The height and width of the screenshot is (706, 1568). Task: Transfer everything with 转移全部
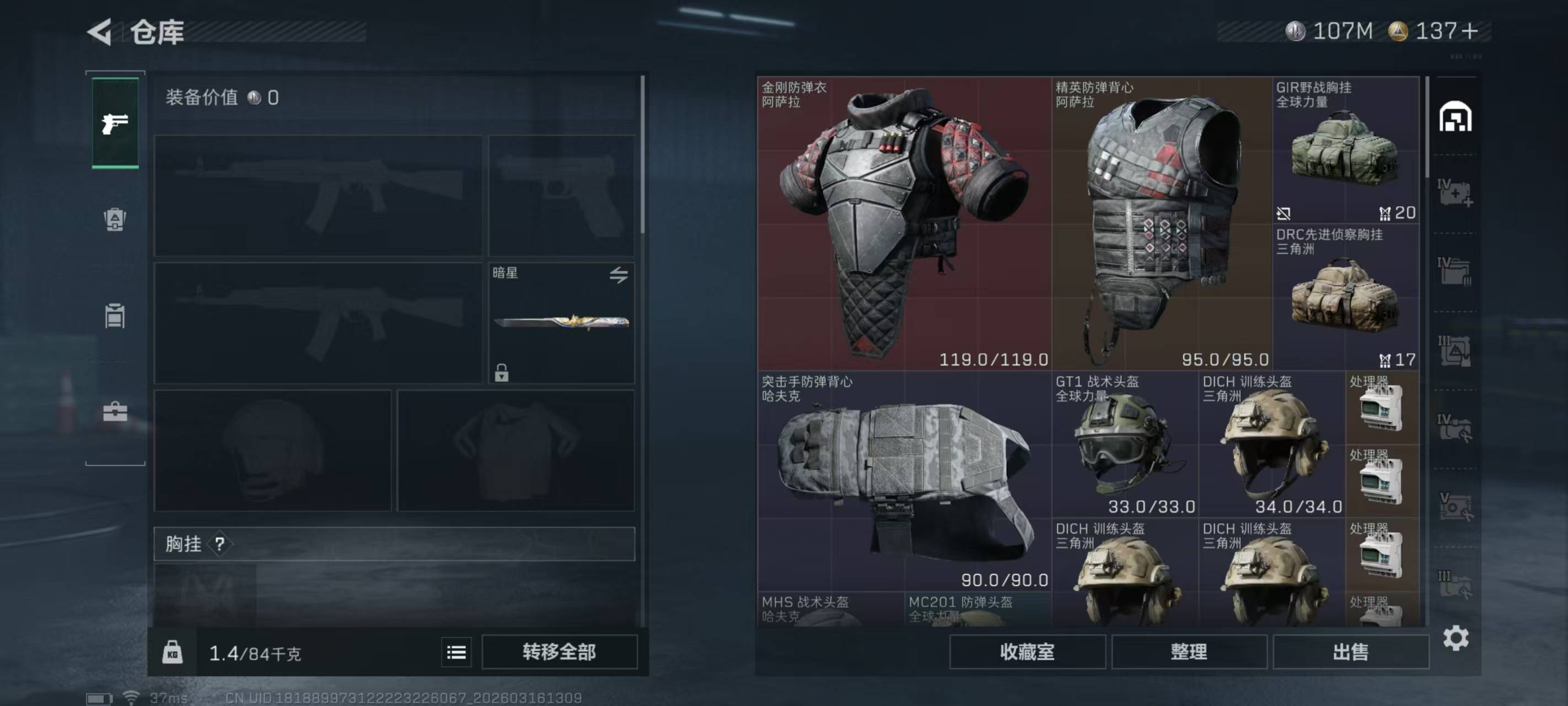point(559,652)
